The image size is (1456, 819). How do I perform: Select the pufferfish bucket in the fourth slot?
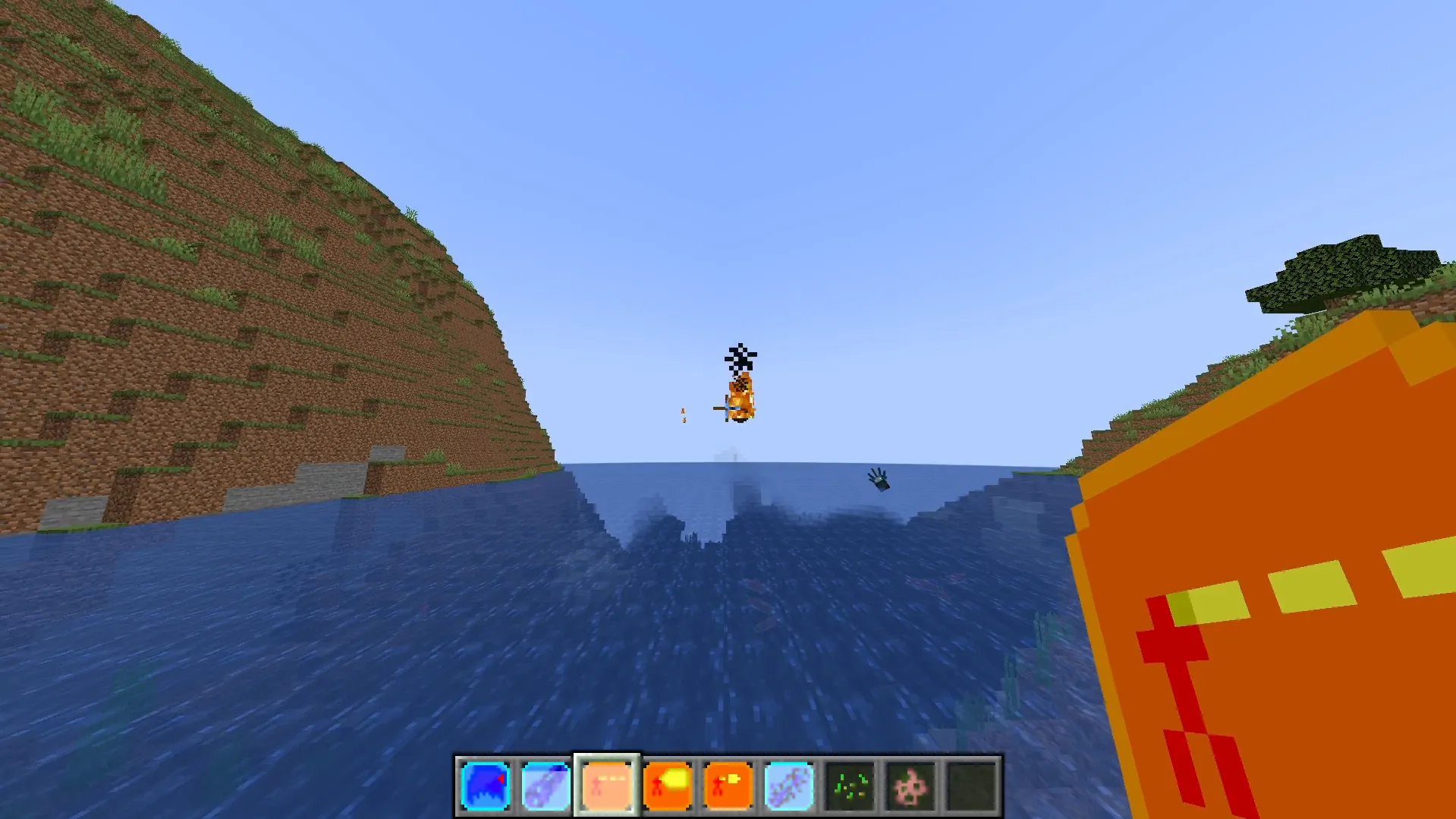pyautogui.click(x=667, y=786)
